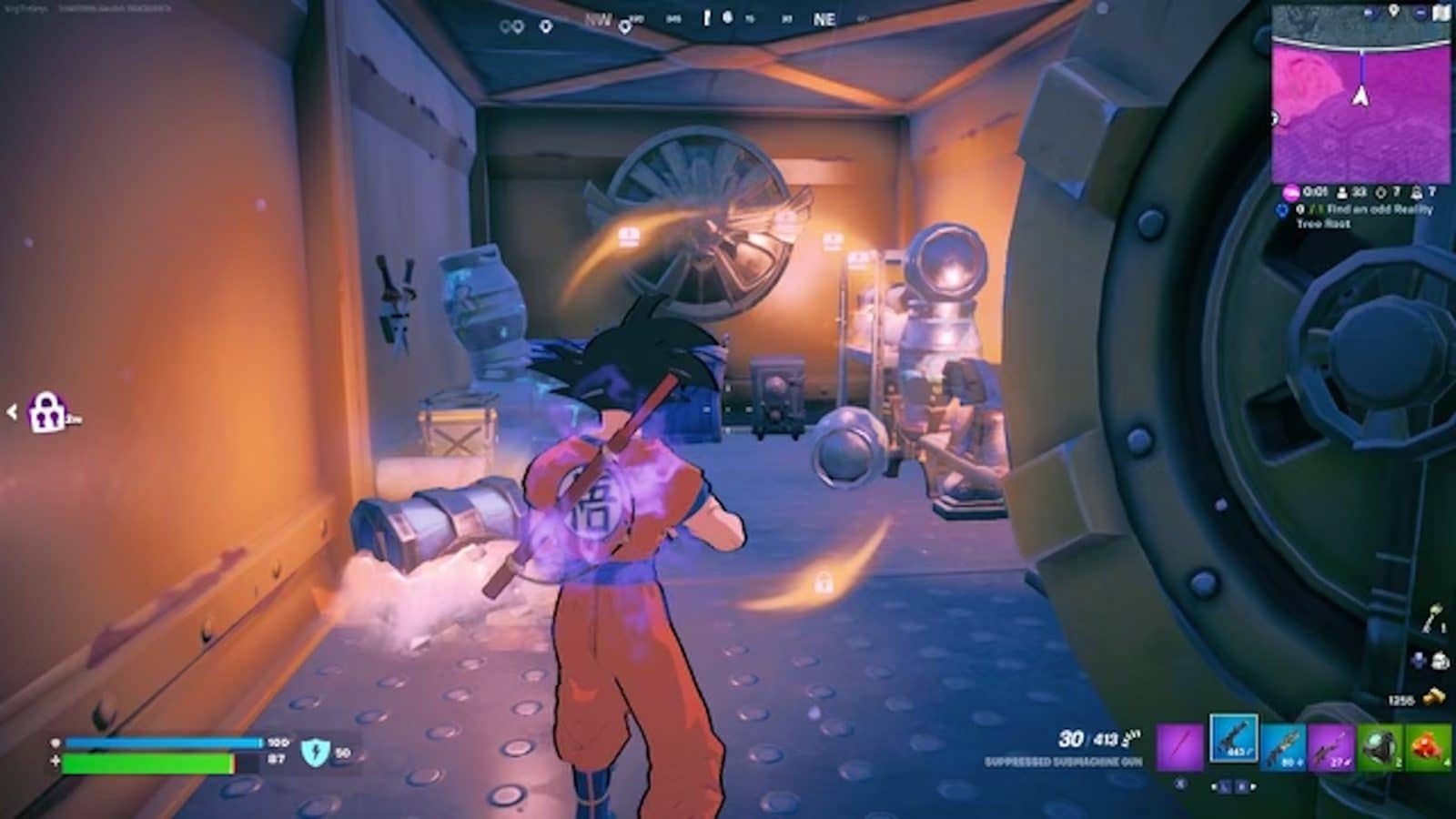Click the gold bars counter icon
Image resolution: width=1456 pixels, height=819 pixels.
1432,696
